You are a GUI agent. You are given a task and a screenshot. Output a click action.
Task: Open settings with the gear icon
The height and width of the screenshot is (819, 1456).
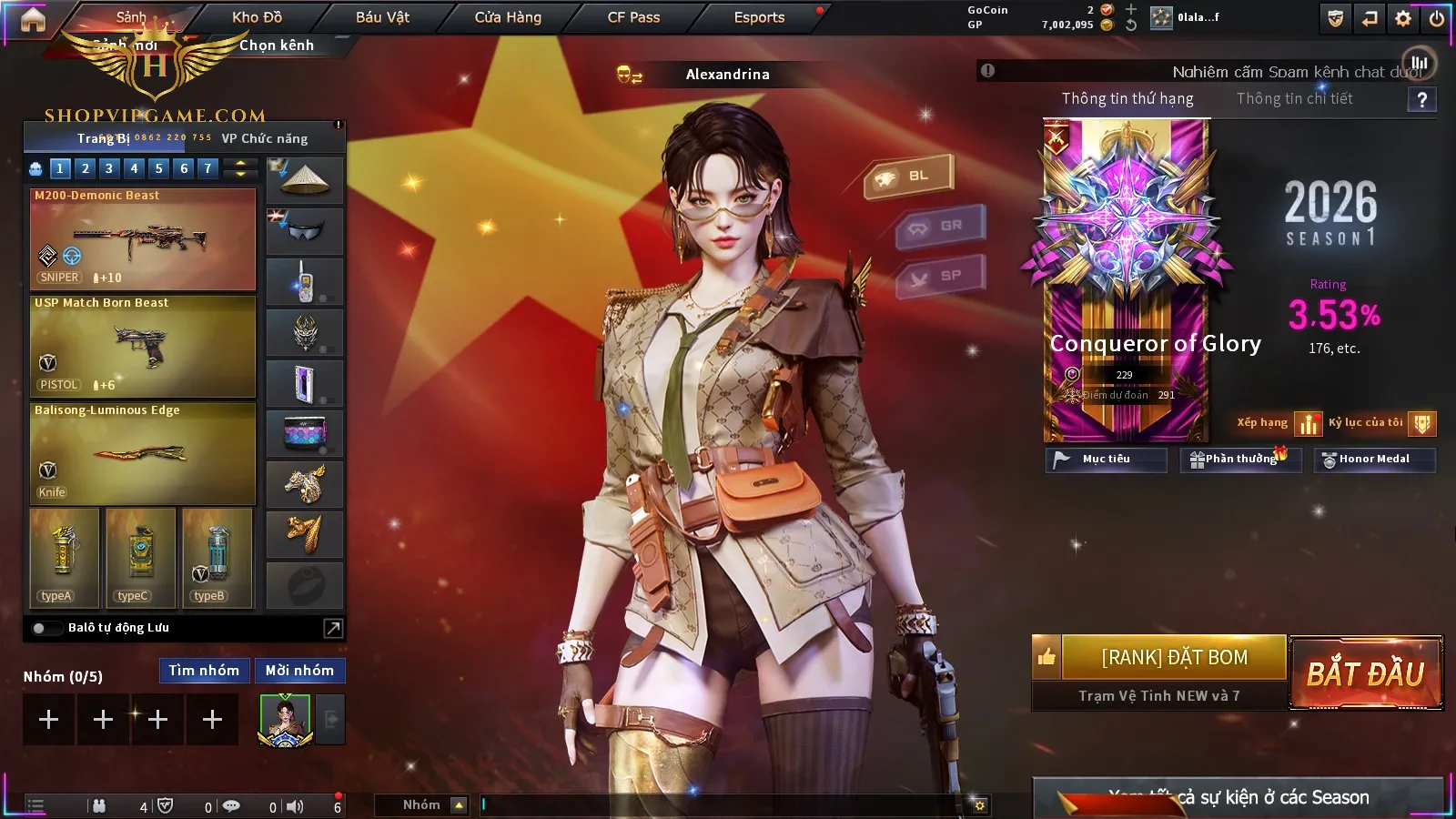click(x=1403, y=18)
